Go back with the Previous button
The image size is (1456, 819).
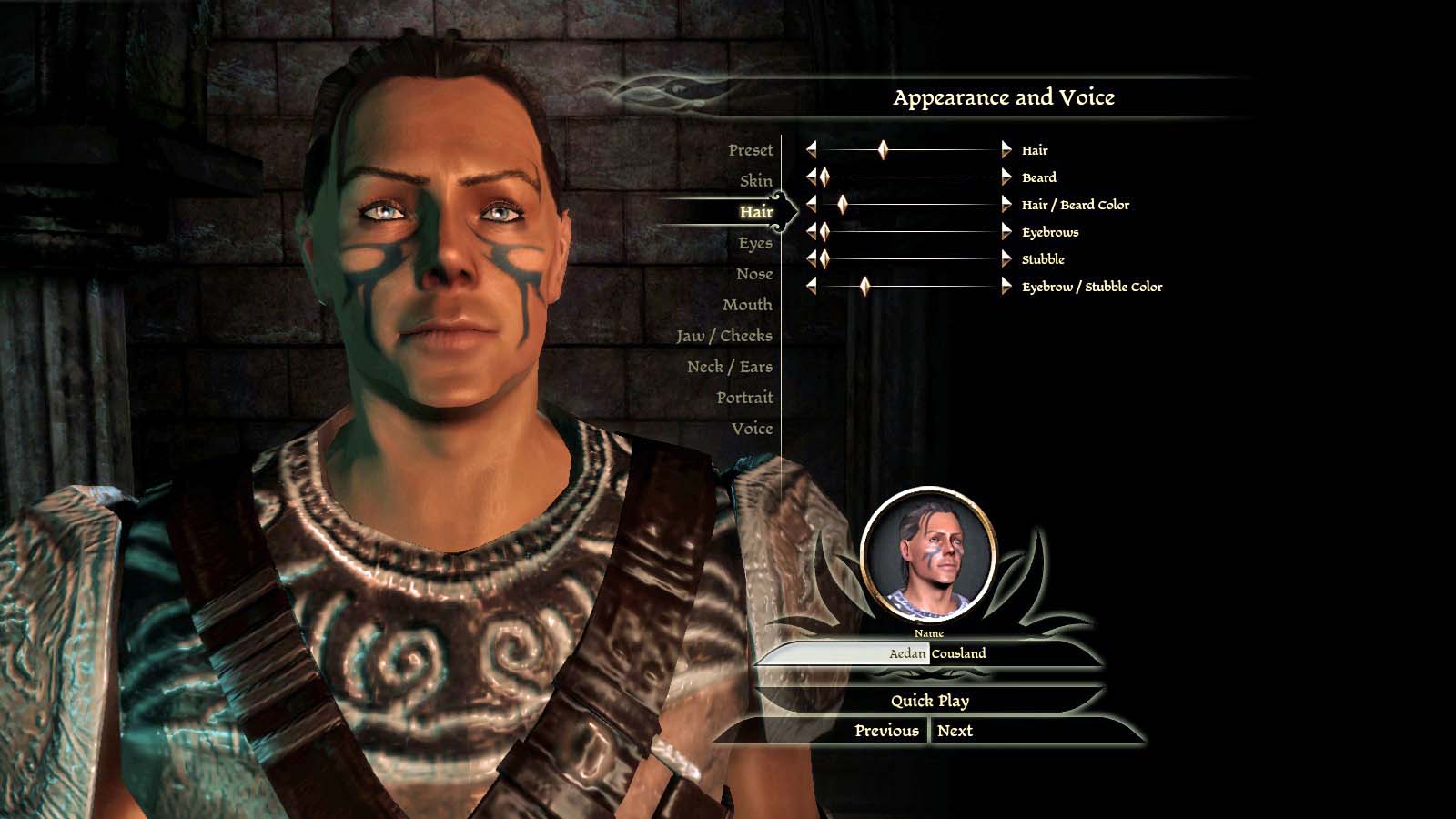coord(886,731)
